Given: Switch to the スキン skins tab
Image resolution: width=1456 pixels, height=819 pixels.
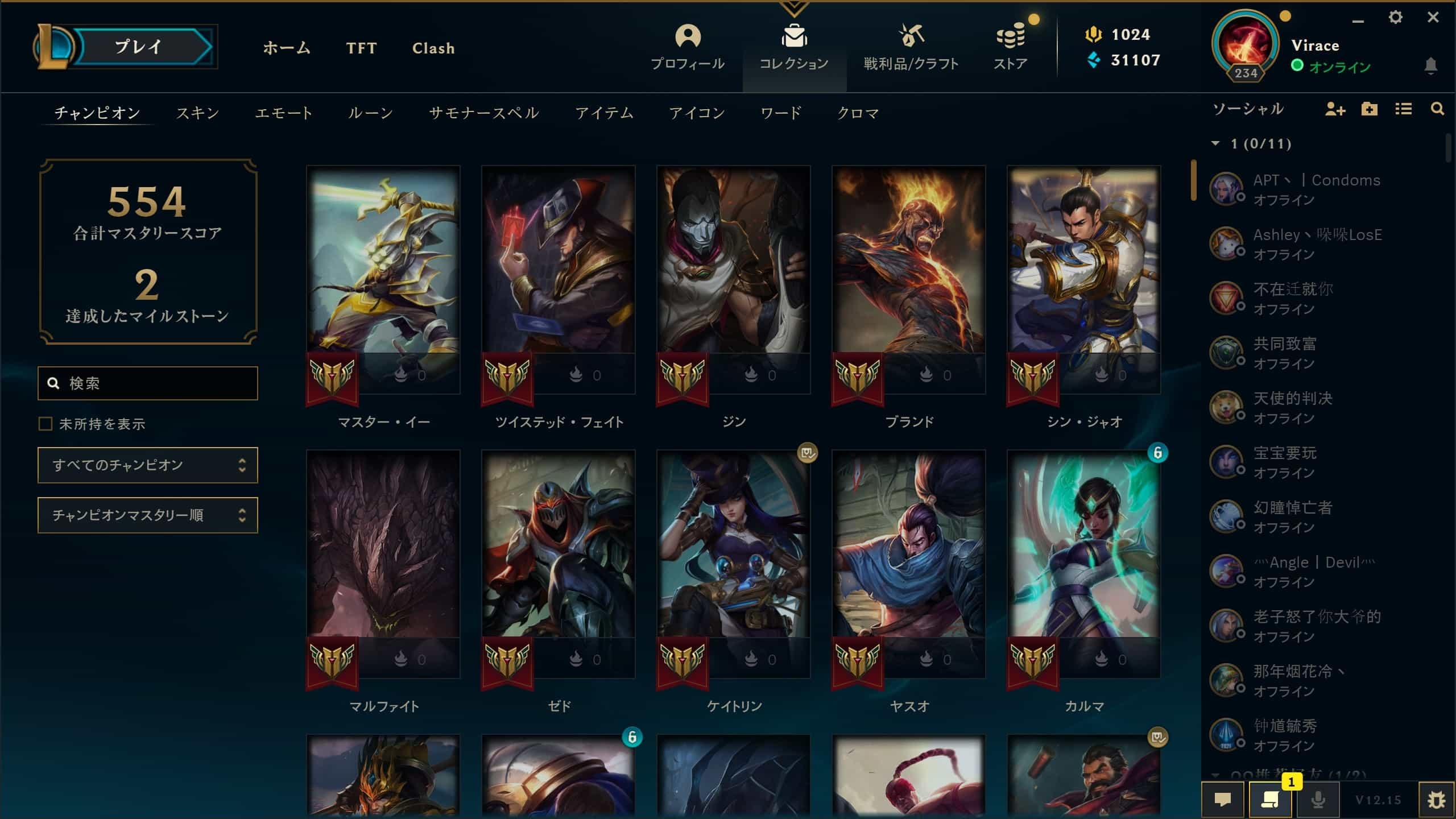Looking at the screenshot, I should pyautogui.click(x=197, y=113).
